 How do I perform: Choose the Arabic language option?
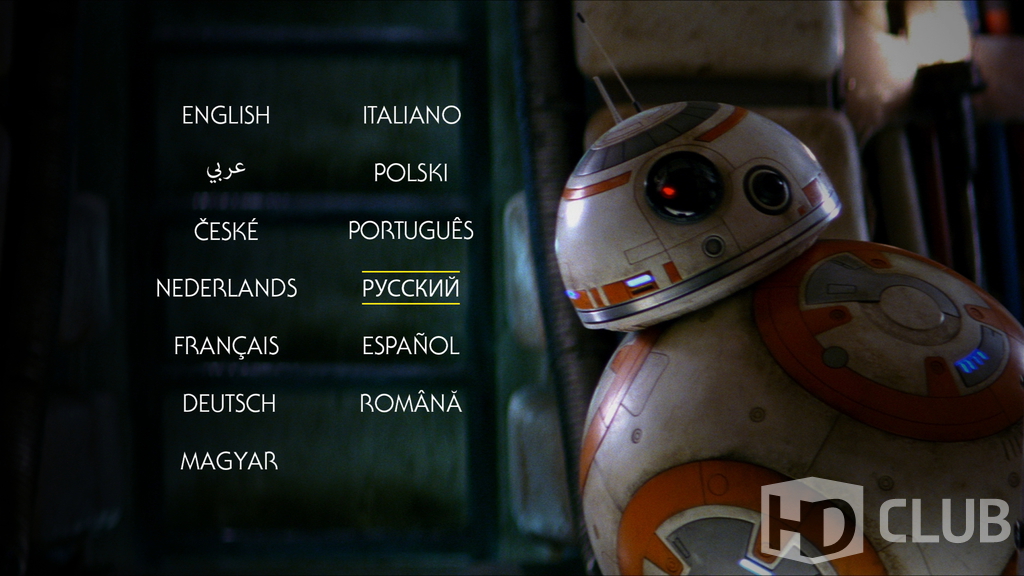[226, 170]
